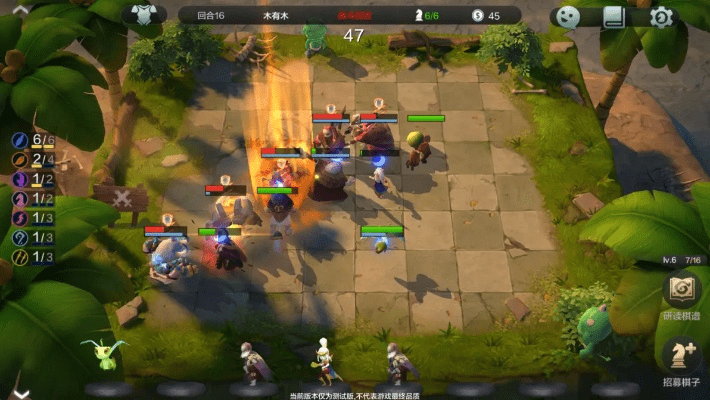Click the armor icon in top bar

tap(144, 15)
